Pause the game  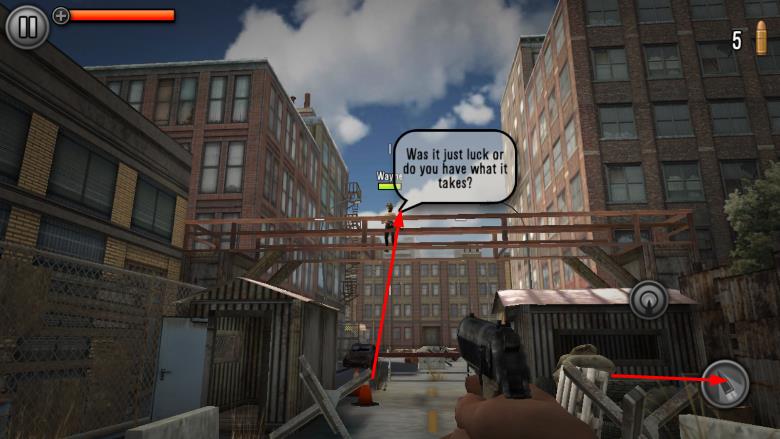pos(27,26)
